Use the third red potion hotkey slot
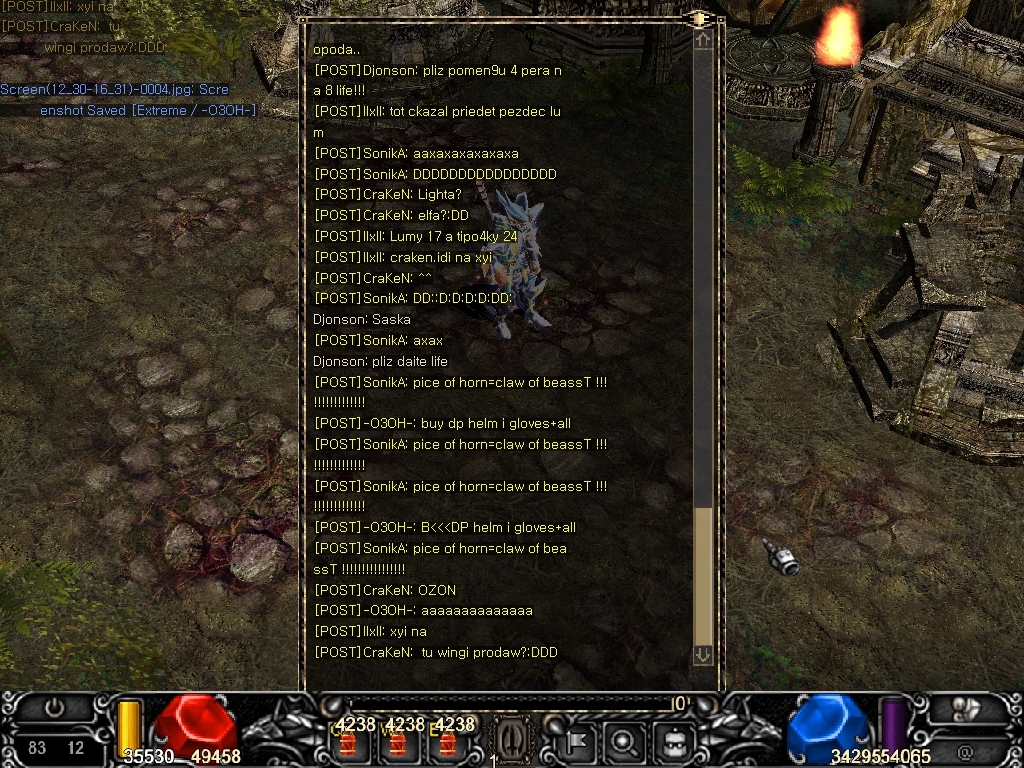Image resolution: width=1024 pixels, height=768 pixels. click(x=447, y=744)
